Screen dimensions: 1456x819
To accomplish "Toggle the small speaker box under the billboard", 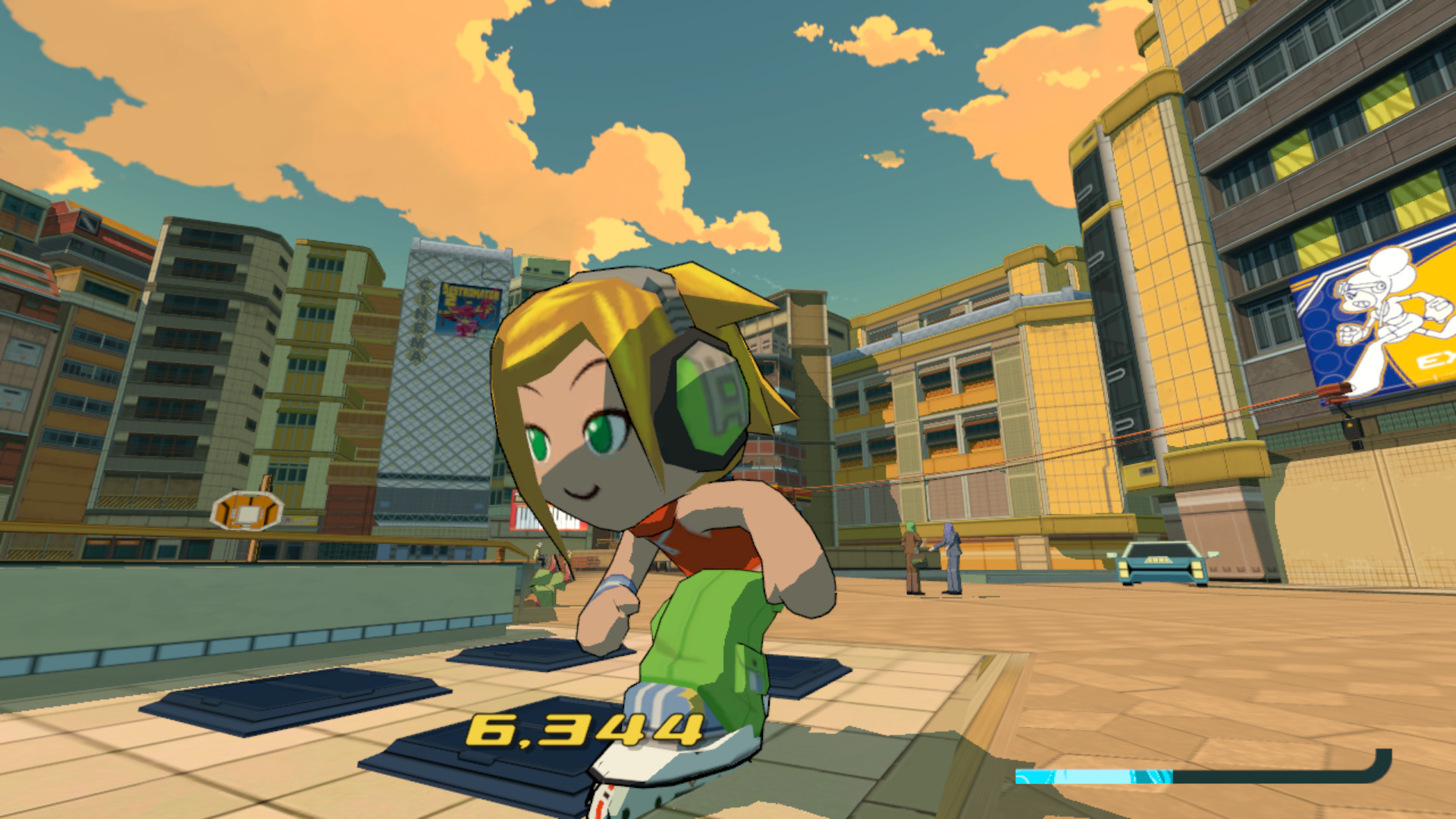I will (1350, 428).
